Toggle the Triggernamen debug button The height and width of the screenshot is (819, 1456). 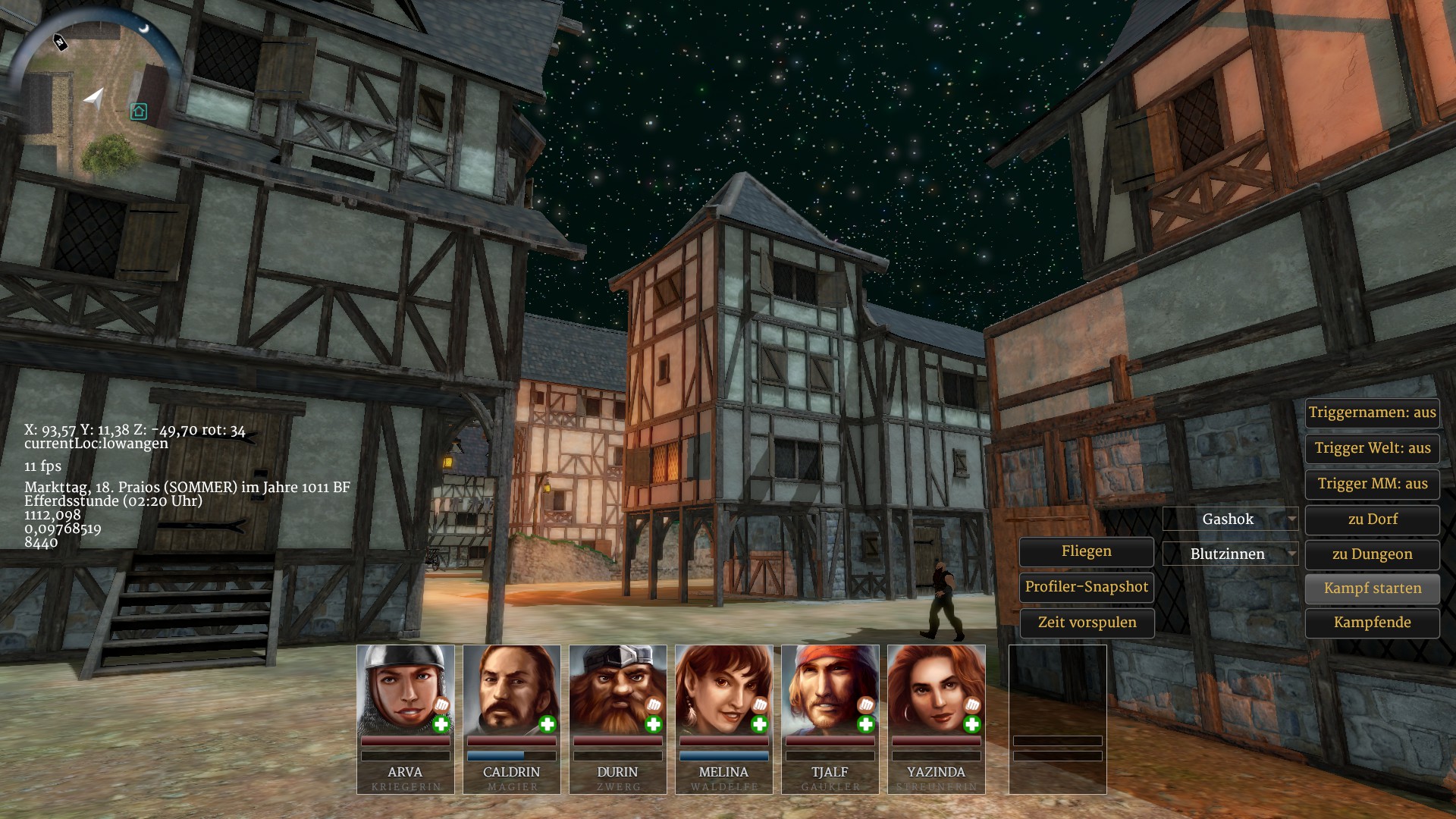(x=1372, y=413)
